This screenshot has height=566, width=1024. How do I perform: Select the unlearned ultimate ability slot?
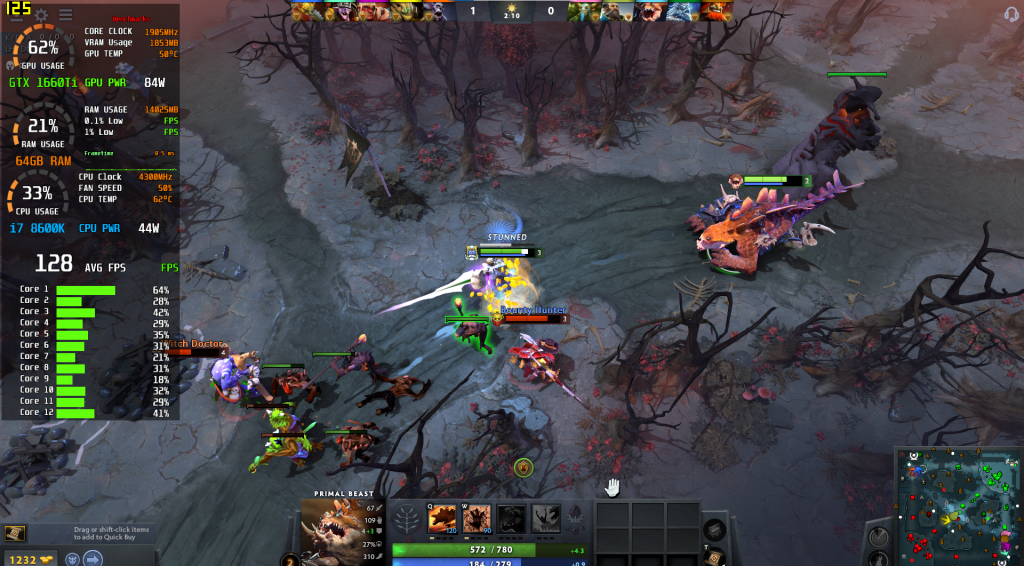tap(545, 518)
